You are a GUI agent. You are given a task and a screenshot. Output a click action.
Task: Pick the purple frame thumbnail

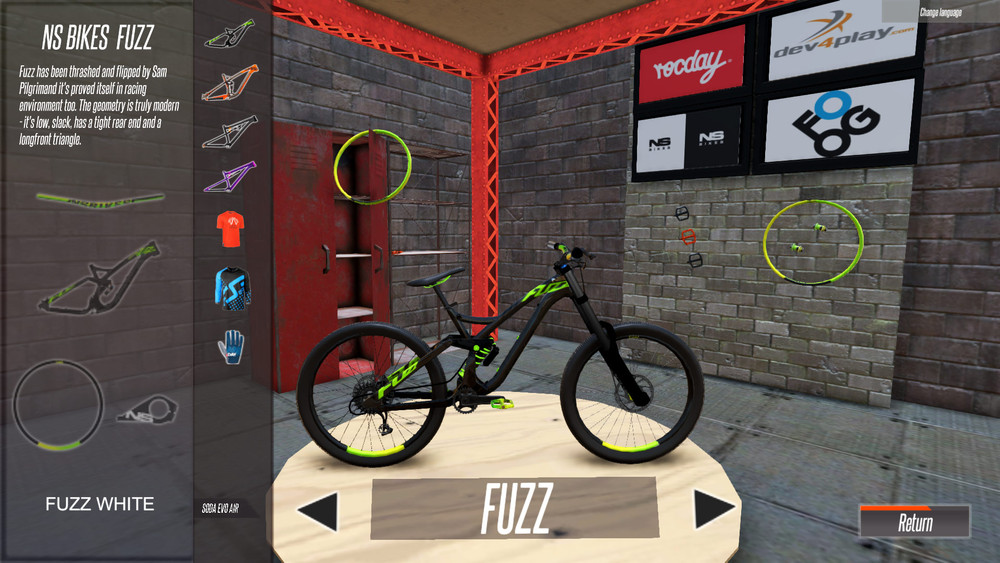tap(230, 176)
